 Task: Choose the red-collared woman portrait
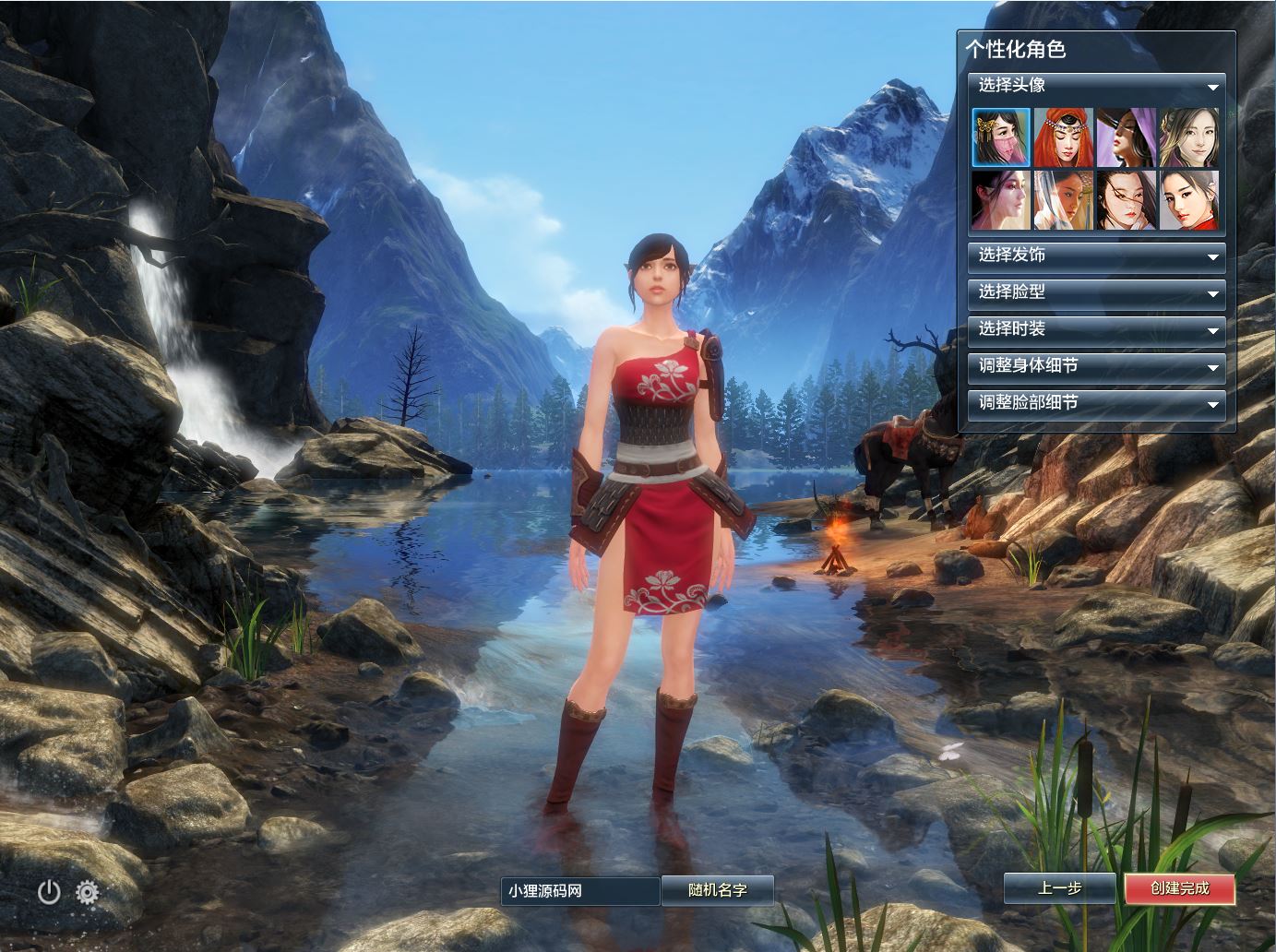point(1189,199)
